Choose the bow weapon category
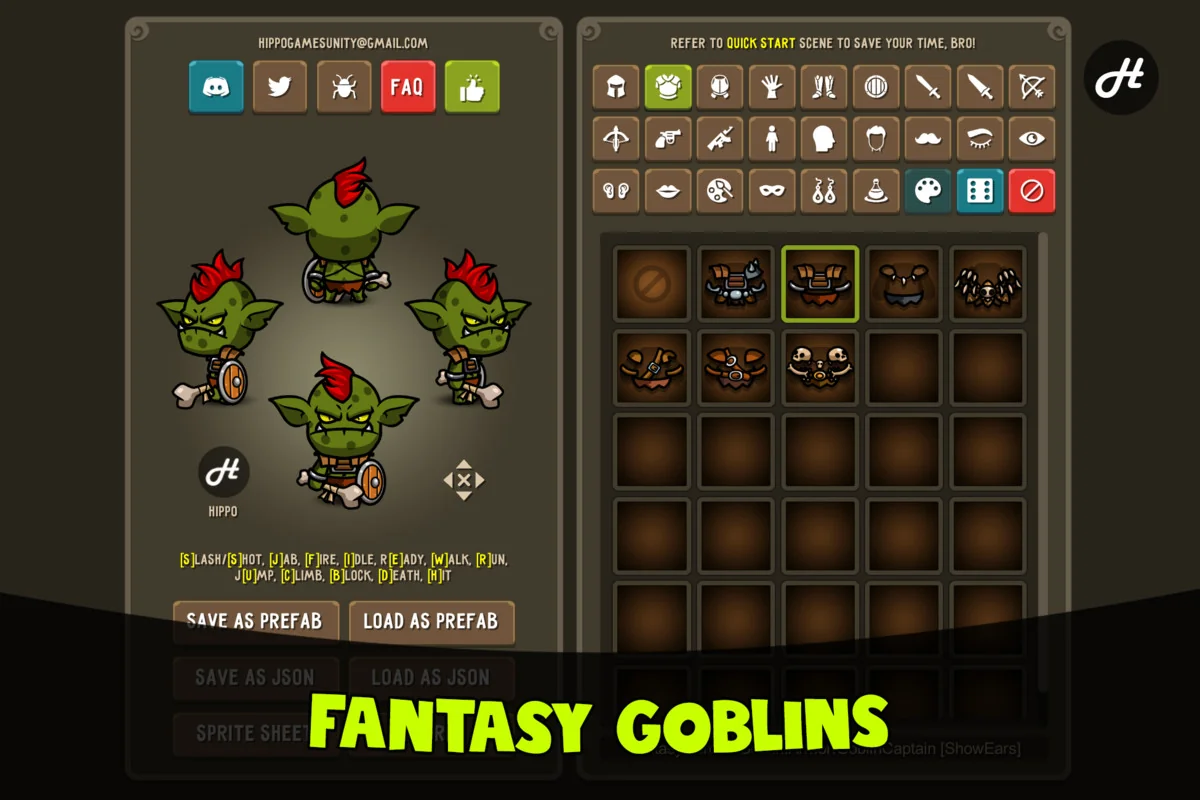The image size is (1200, 800). coord(1032,87)
